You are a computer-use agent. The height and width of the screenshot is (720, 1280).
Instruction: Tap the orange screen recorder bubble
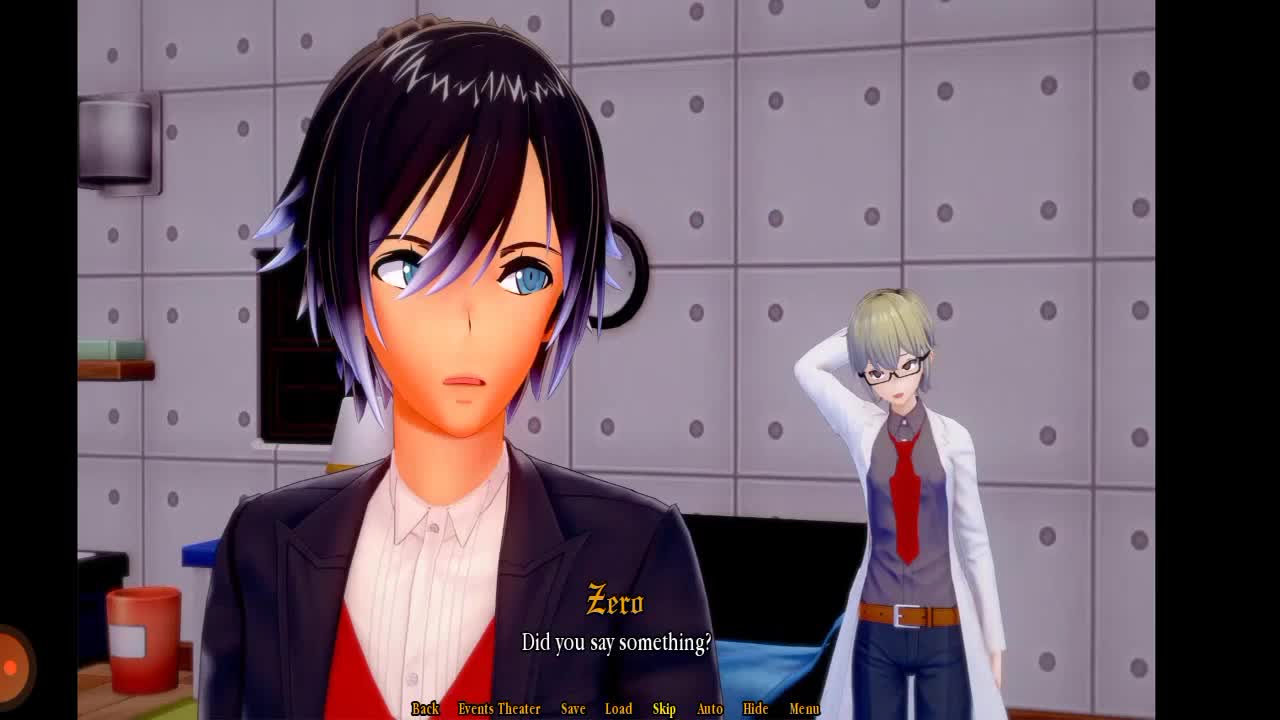(x=12, y=665)
